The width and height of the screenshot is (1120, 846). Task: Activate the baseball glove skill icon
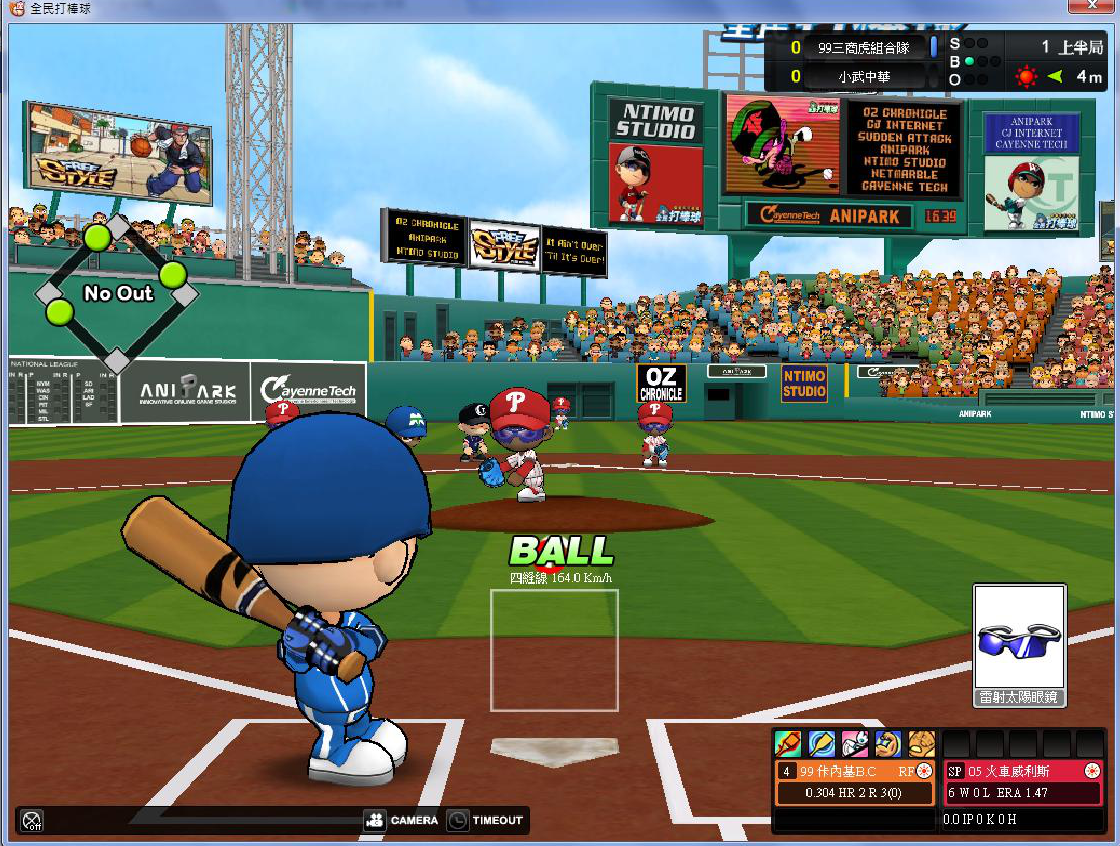[922, 744]
